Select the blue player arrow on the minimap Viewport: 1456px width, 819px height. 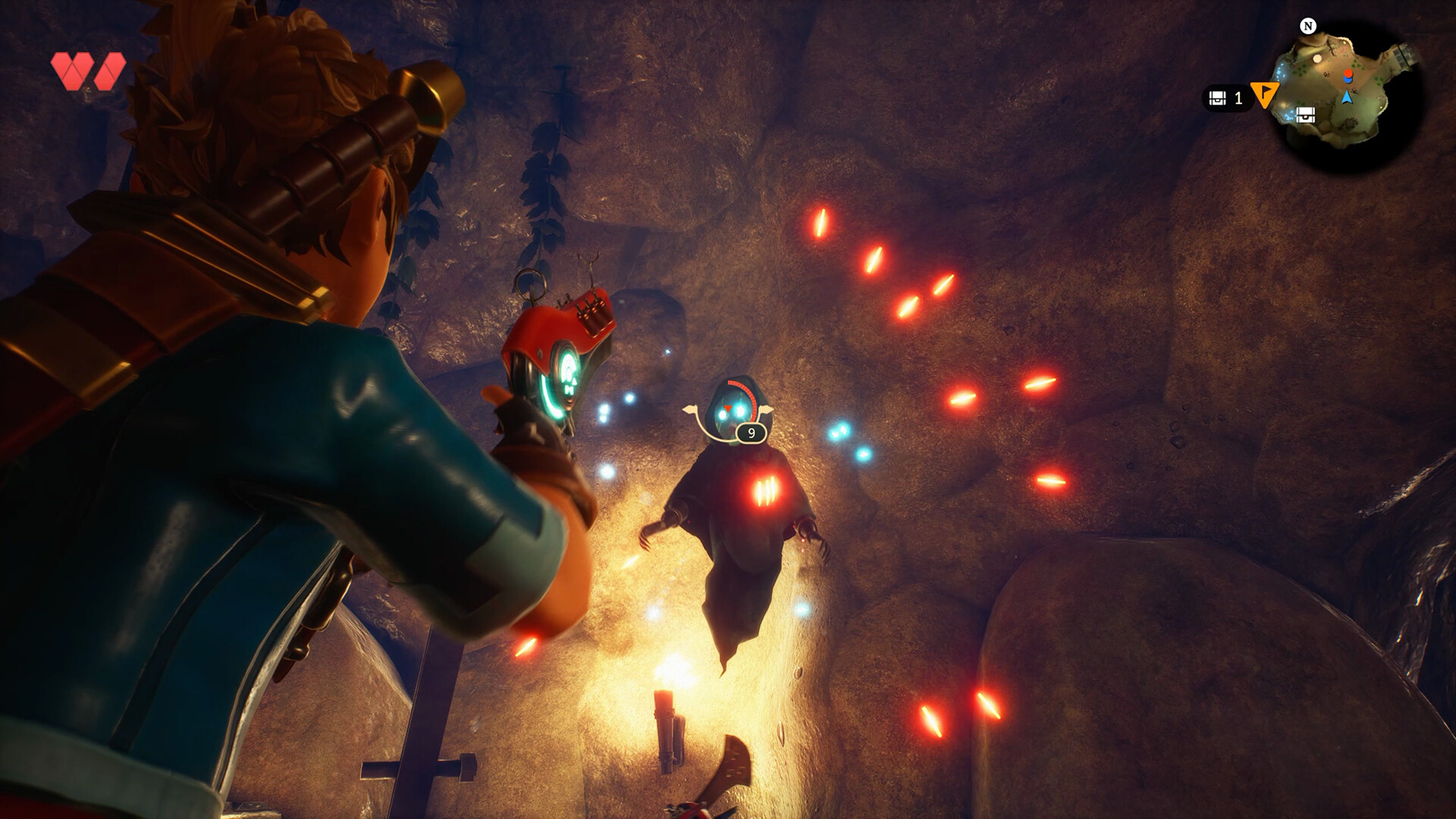[1348, 98]
